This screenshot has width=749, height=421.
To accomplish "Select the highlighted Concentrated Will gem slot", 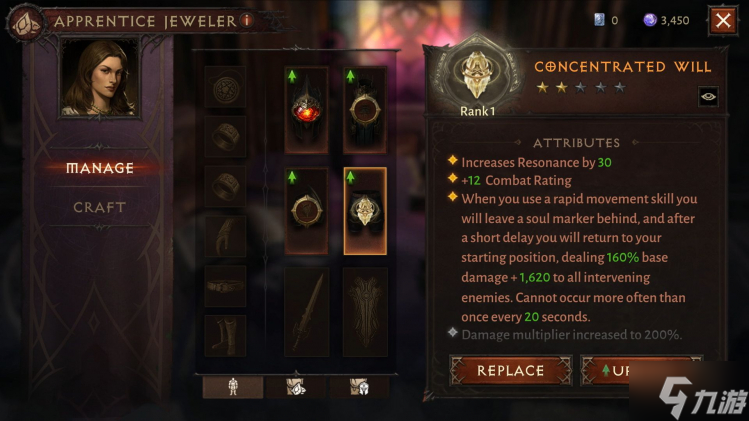I will 365,210.
